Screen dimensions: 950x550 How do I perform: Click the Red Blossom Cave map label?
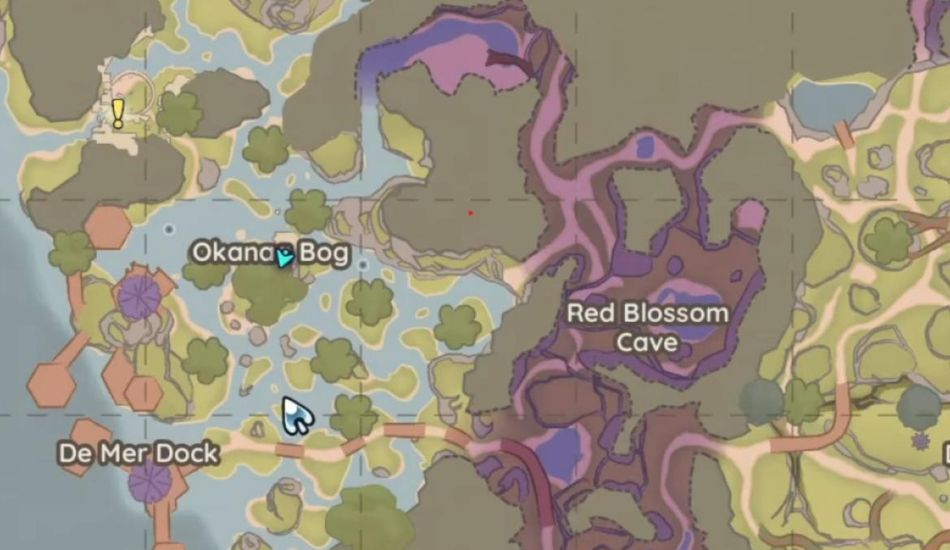click(648, 327)
